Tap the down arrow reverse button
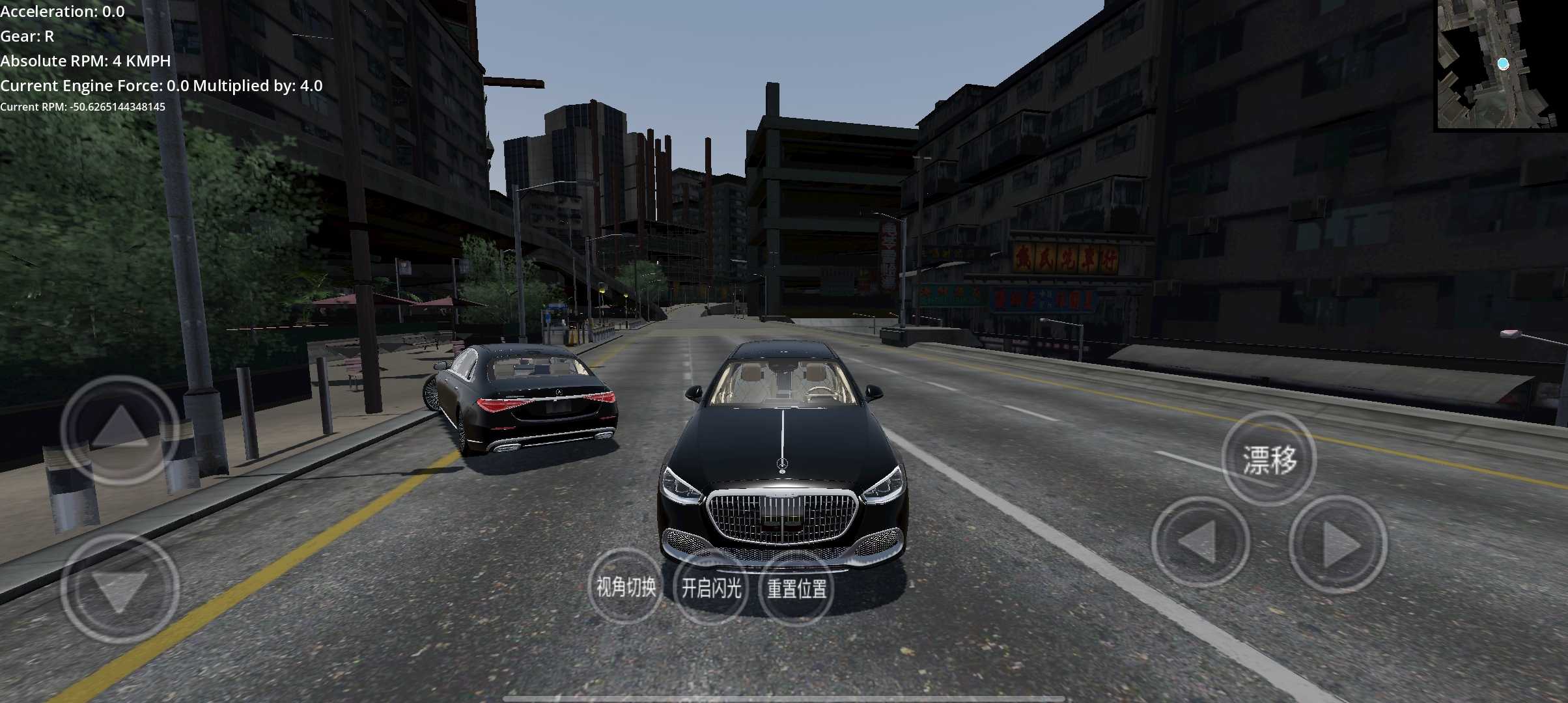Screen dimensions: 1568x703 [120, 588]
